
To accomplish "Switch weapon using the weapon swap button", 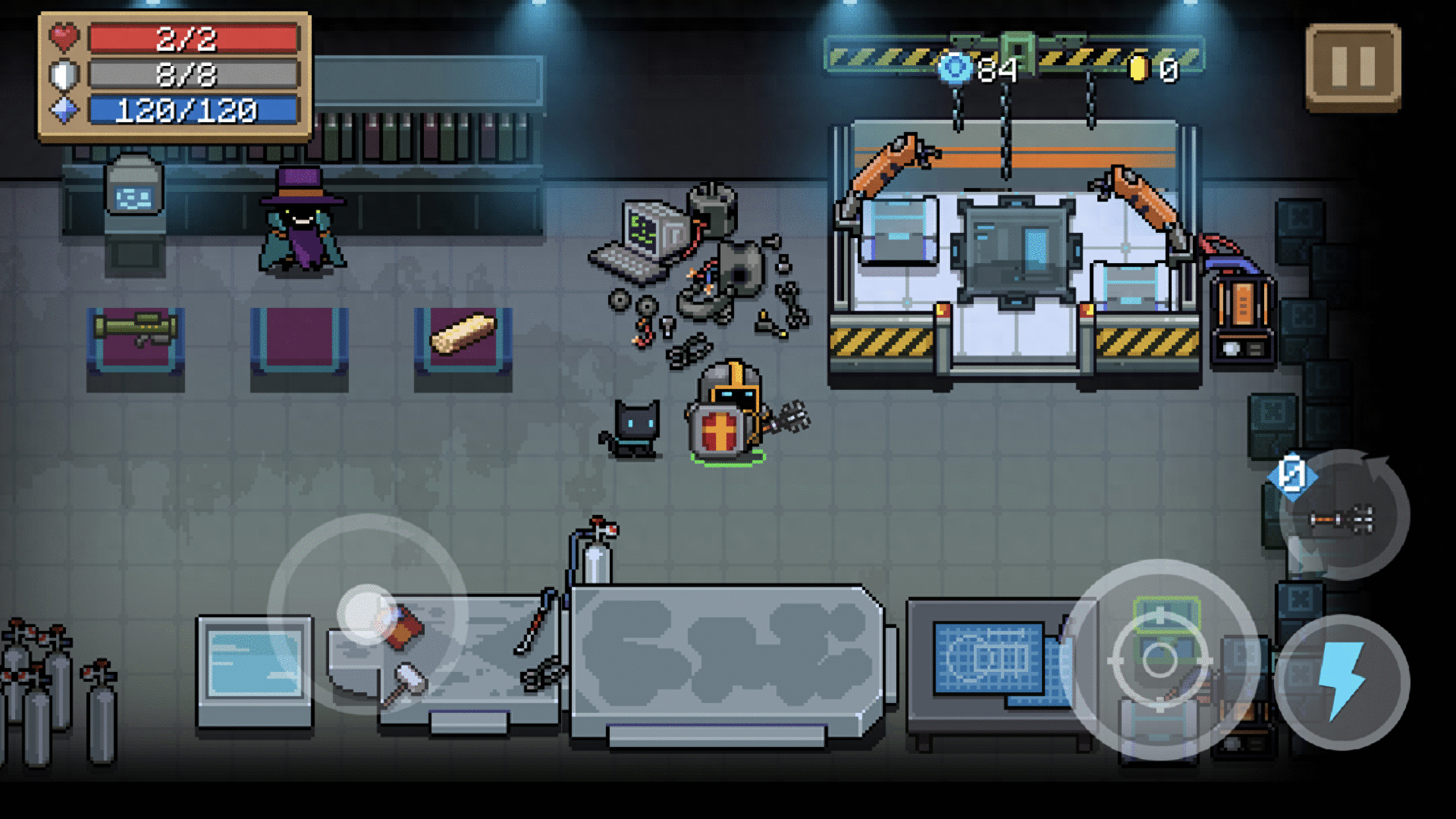I will (x=1343, y=517).
